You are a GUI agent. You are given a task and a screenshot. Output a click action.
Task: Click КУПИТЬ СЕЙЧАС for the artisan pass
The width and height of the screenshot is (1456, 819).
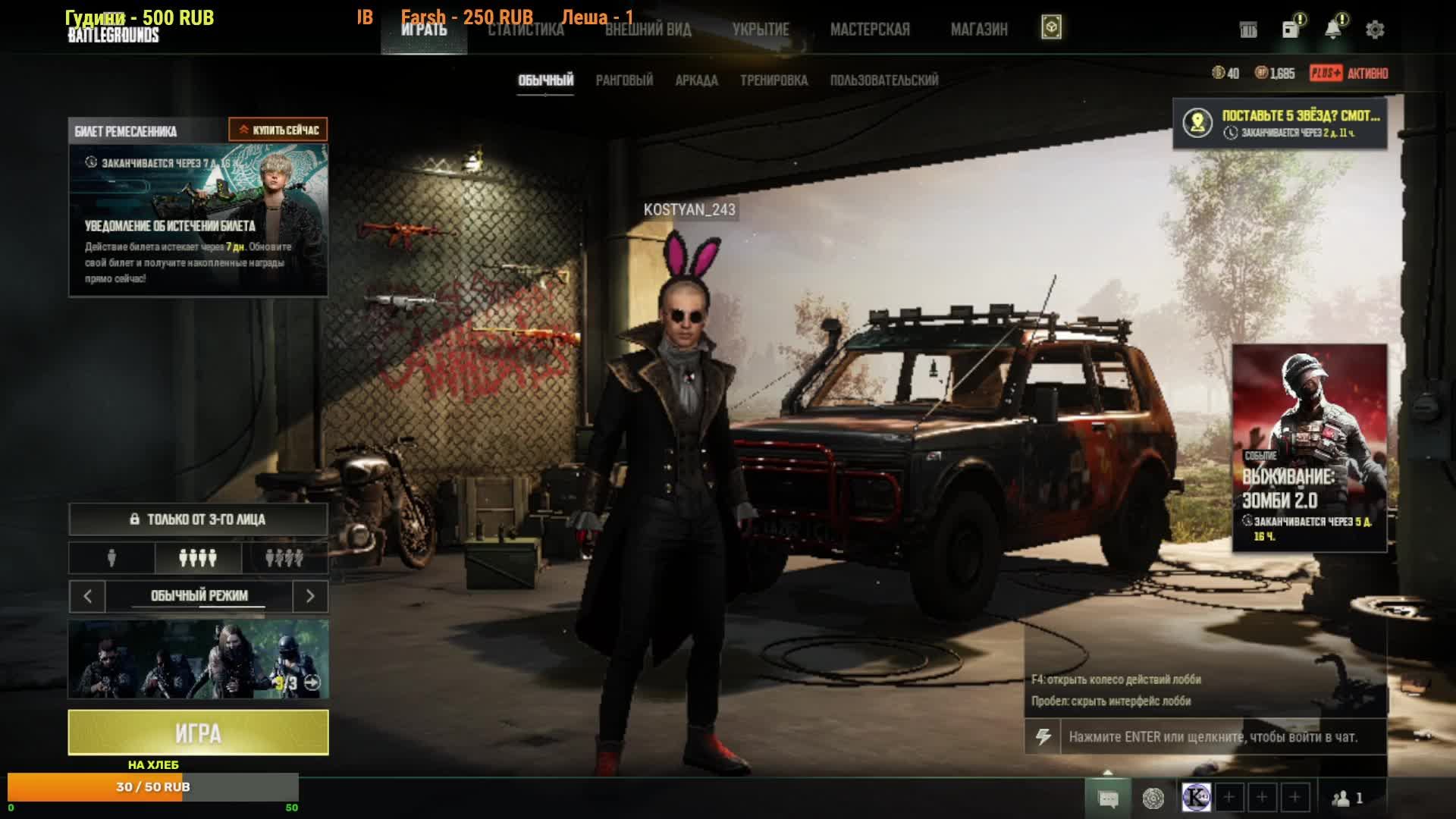pyautogui.click(x=278, y=130)
